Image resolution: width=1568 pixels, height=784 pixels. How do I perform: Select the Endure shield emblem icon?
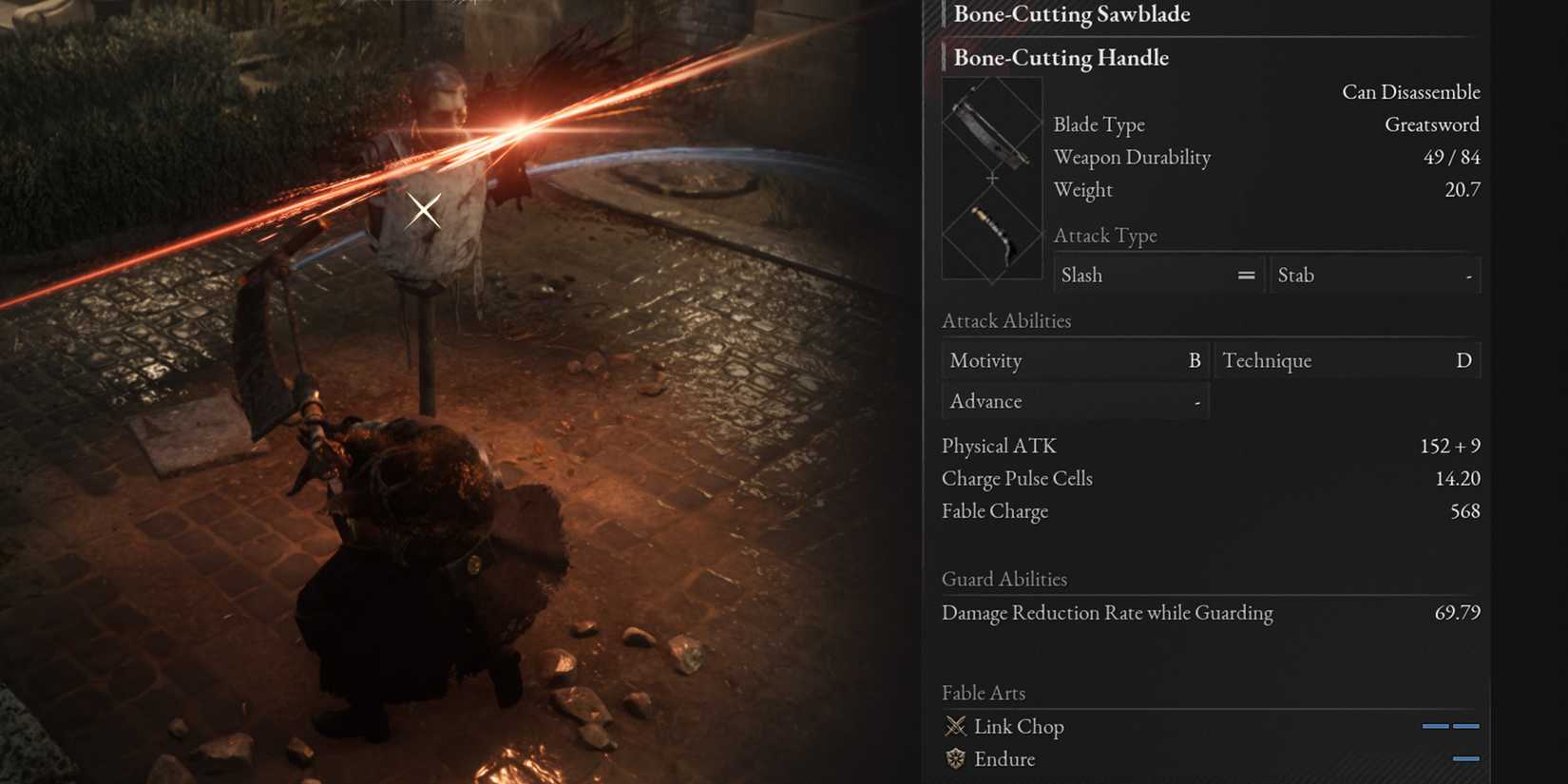coord(955,759)
